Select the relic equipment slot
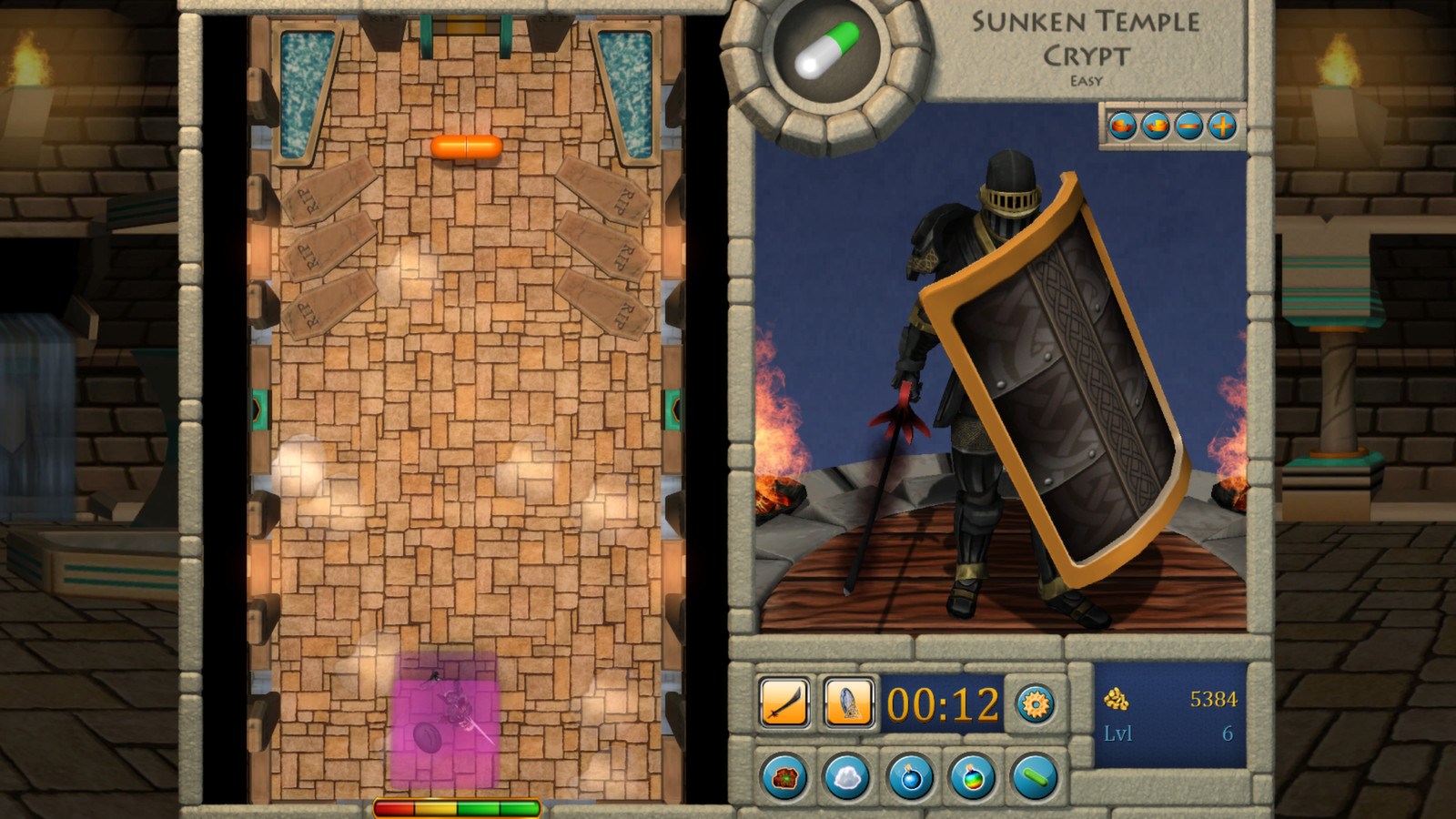 point(849,702)
